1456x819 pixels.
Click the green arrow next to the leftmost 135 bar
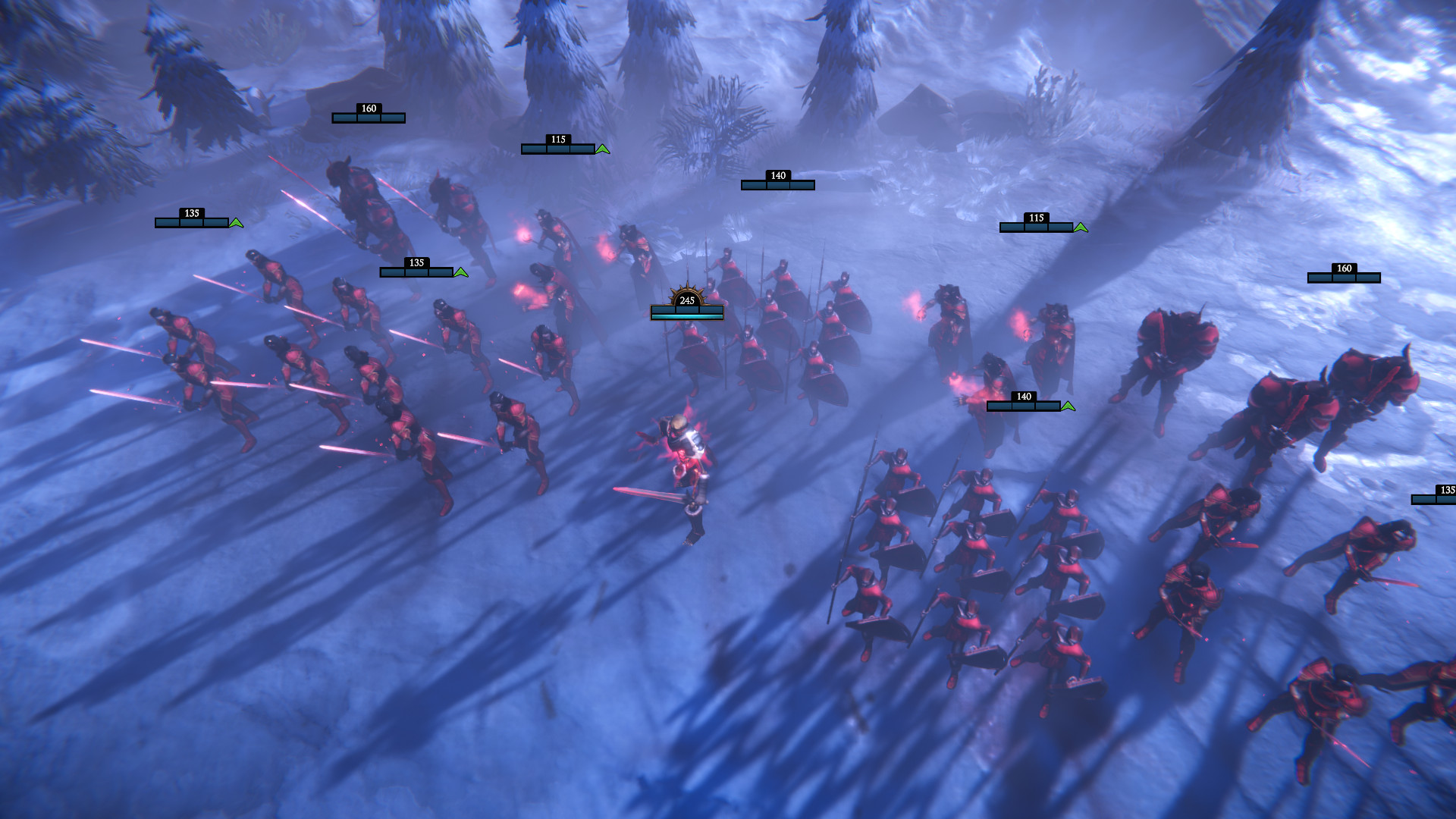[235, 224]
